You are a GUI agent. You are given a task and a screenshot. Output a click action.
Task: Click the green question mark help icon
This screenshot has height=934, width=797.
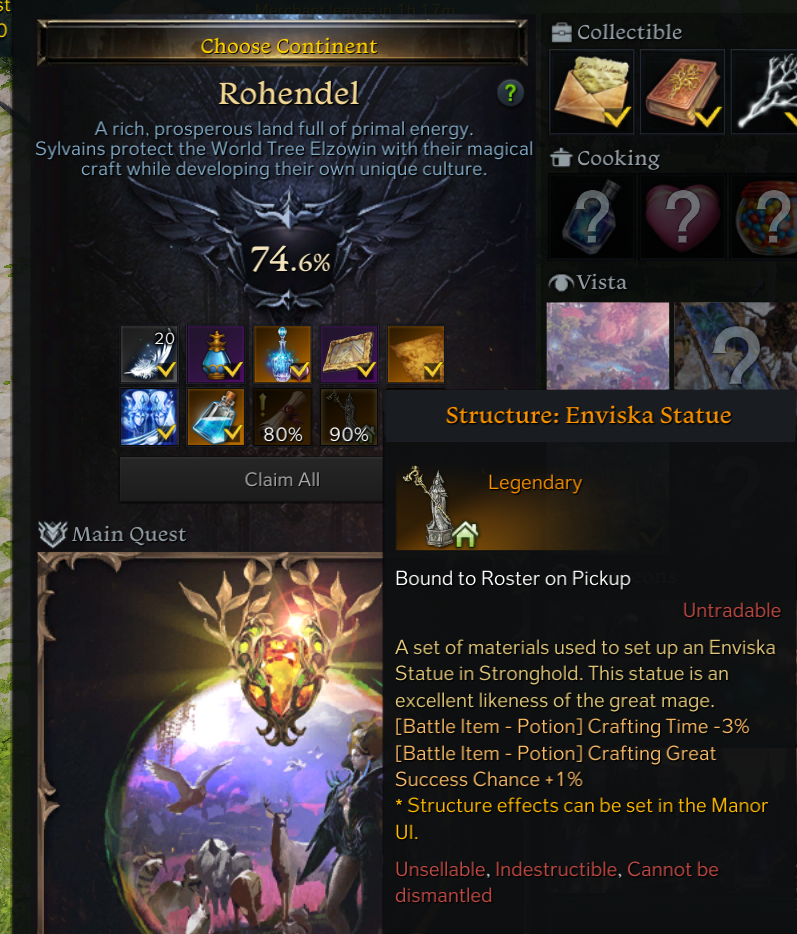coord(510,94)
